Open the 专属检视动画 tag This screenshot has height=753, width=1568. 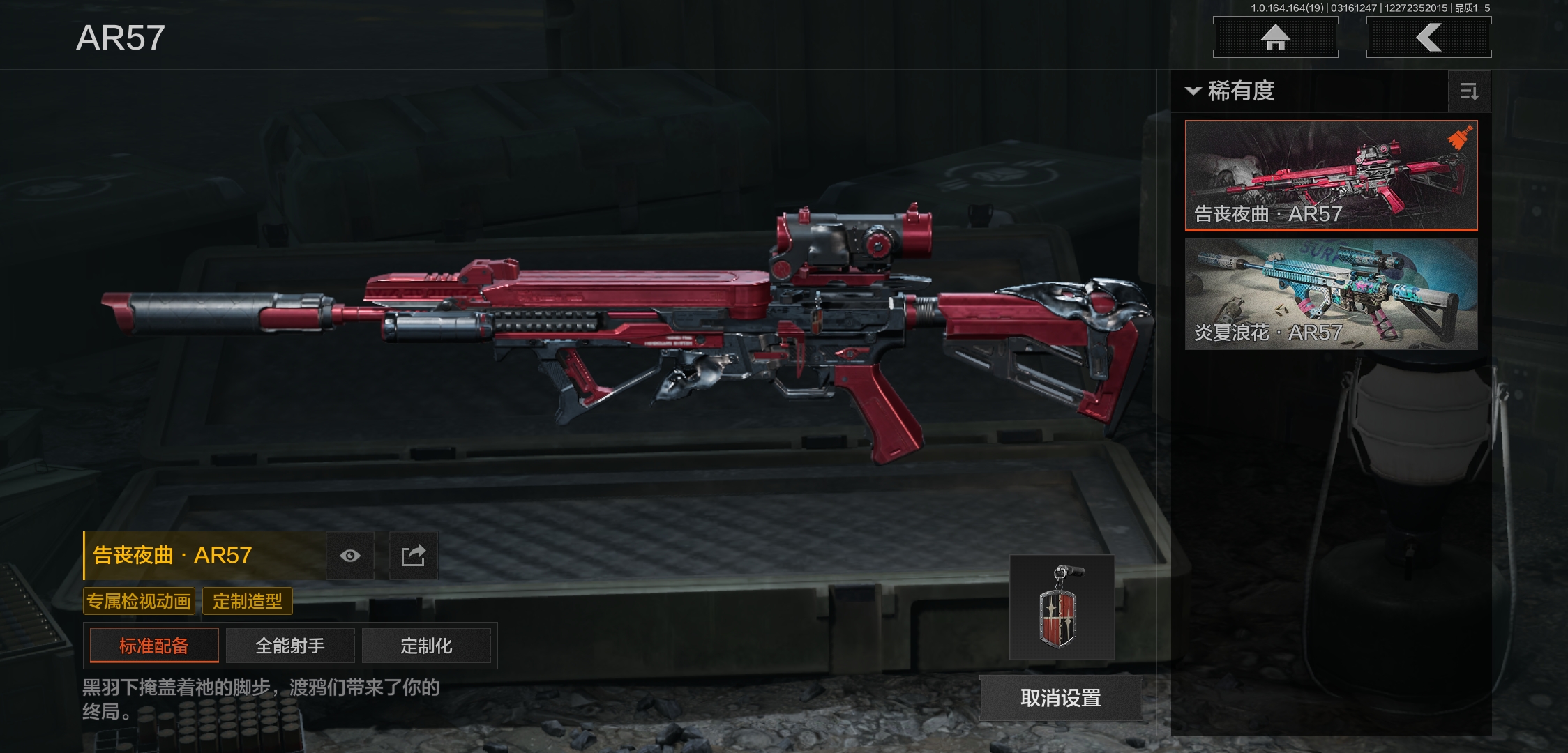click(x=139, y=601)
